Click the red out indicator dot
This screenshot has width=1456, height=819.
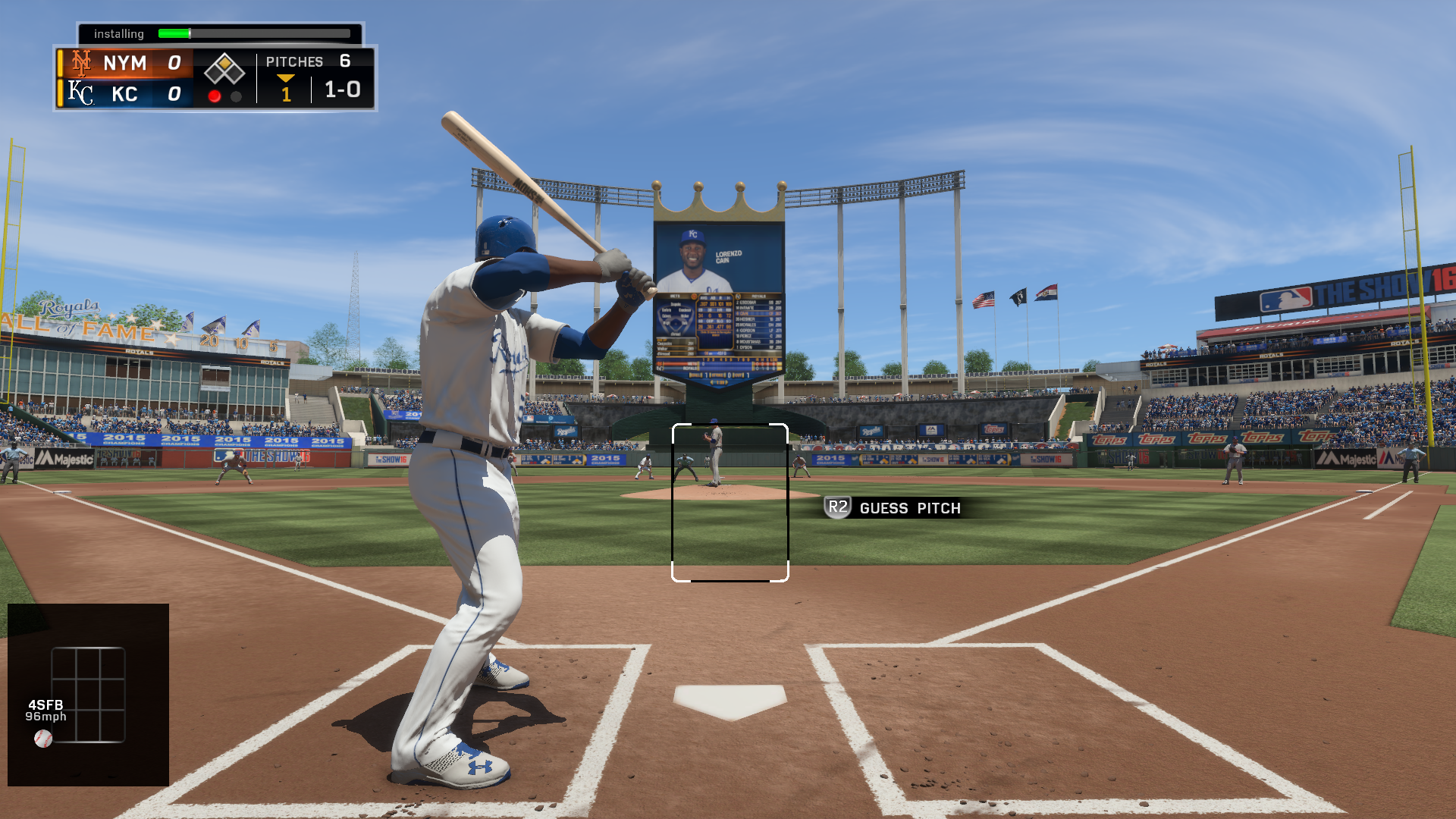point(215,96)
